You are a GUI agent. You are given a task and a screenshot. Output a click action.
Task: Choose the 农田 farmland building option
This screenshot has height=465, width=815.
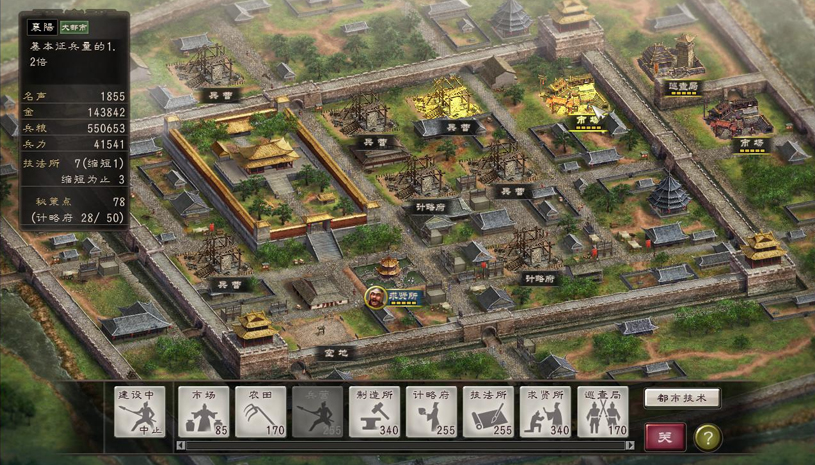pos(261,412)
